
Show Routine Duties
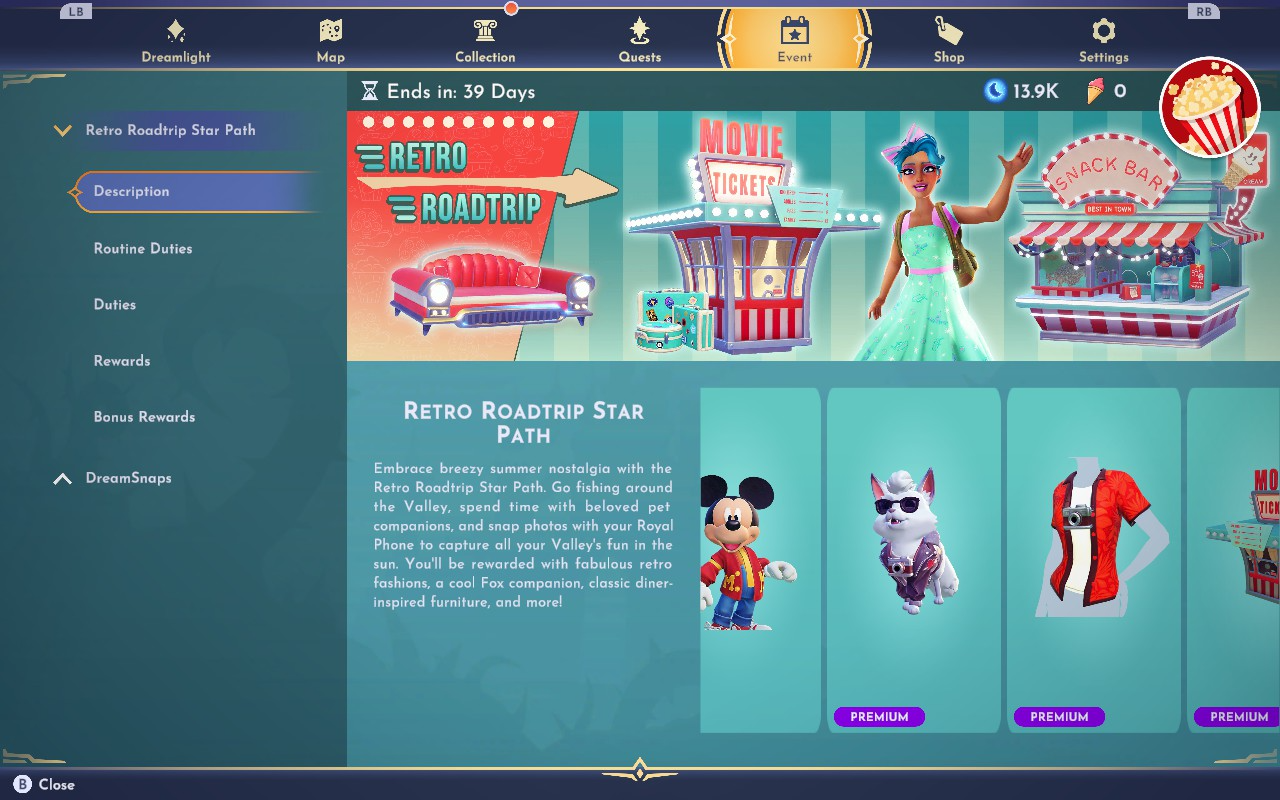coord(143,248)
